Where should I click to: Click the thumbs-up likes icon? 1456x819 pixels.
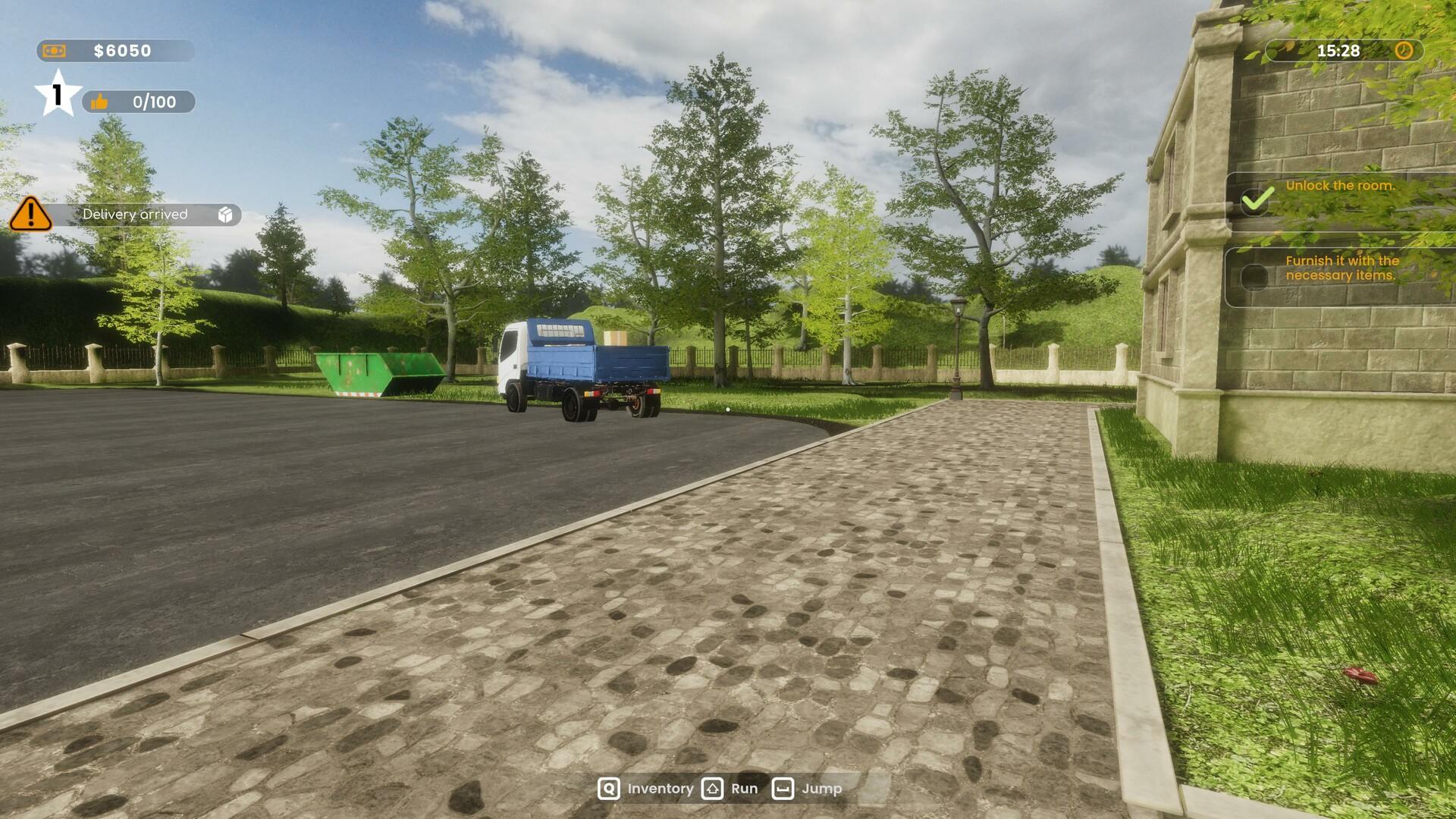(x=99, y=102)
